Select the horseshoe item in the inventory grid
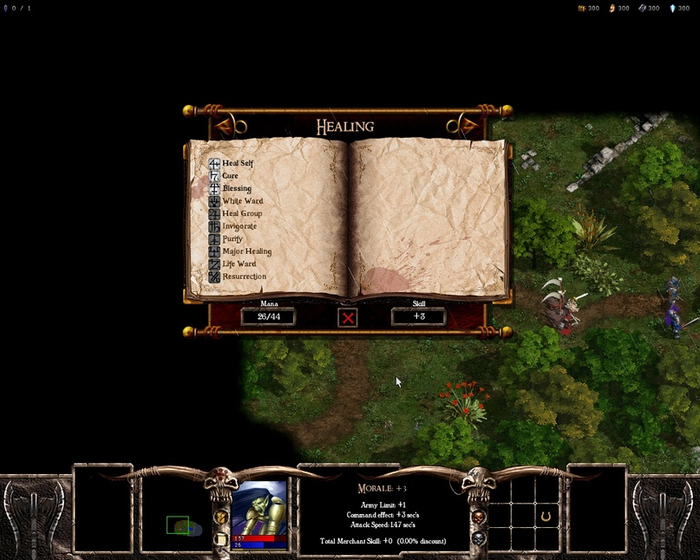 [x=545, y=516]
